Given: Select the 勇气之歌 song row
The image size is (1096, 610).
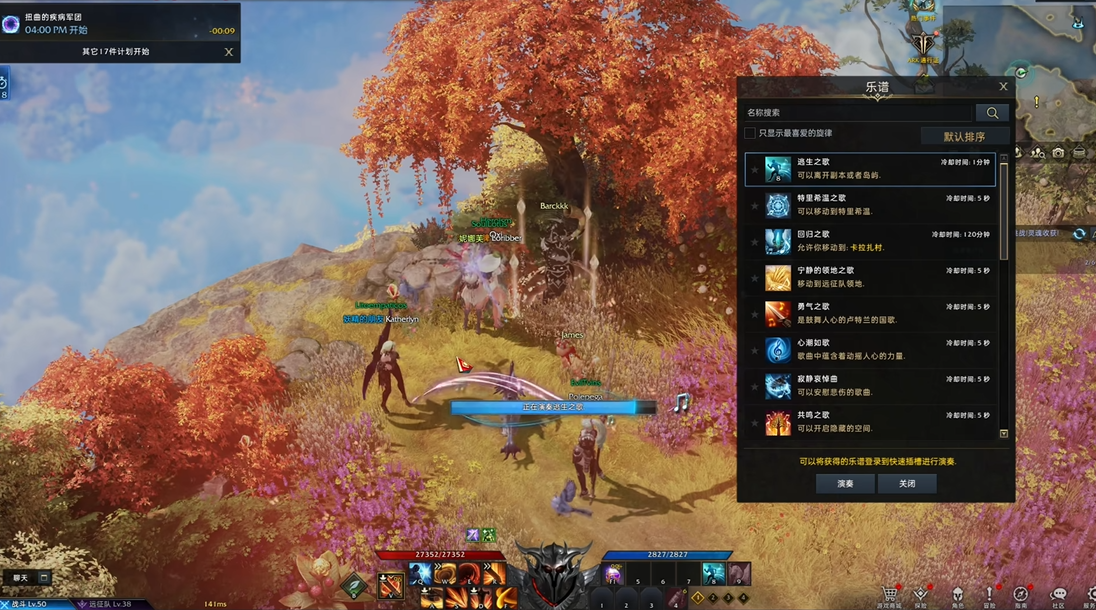Looking at the screenshot, I should pos(869,313).
